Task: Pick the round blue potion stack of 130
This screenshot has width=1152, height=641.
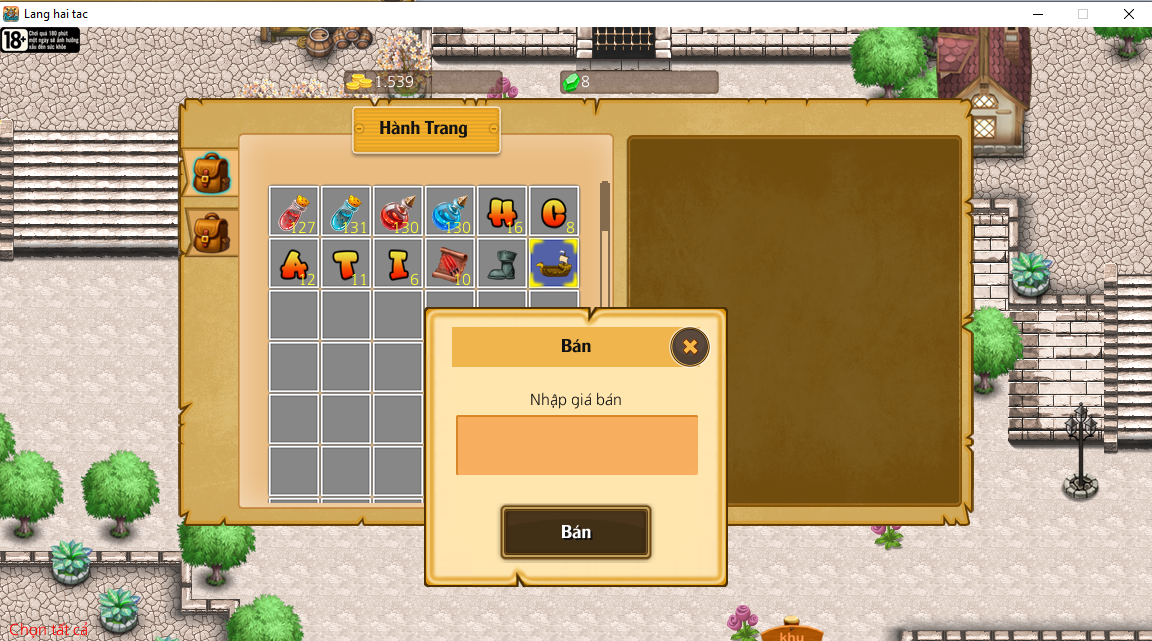Action: pyautogui.click(x=450, y=212)
